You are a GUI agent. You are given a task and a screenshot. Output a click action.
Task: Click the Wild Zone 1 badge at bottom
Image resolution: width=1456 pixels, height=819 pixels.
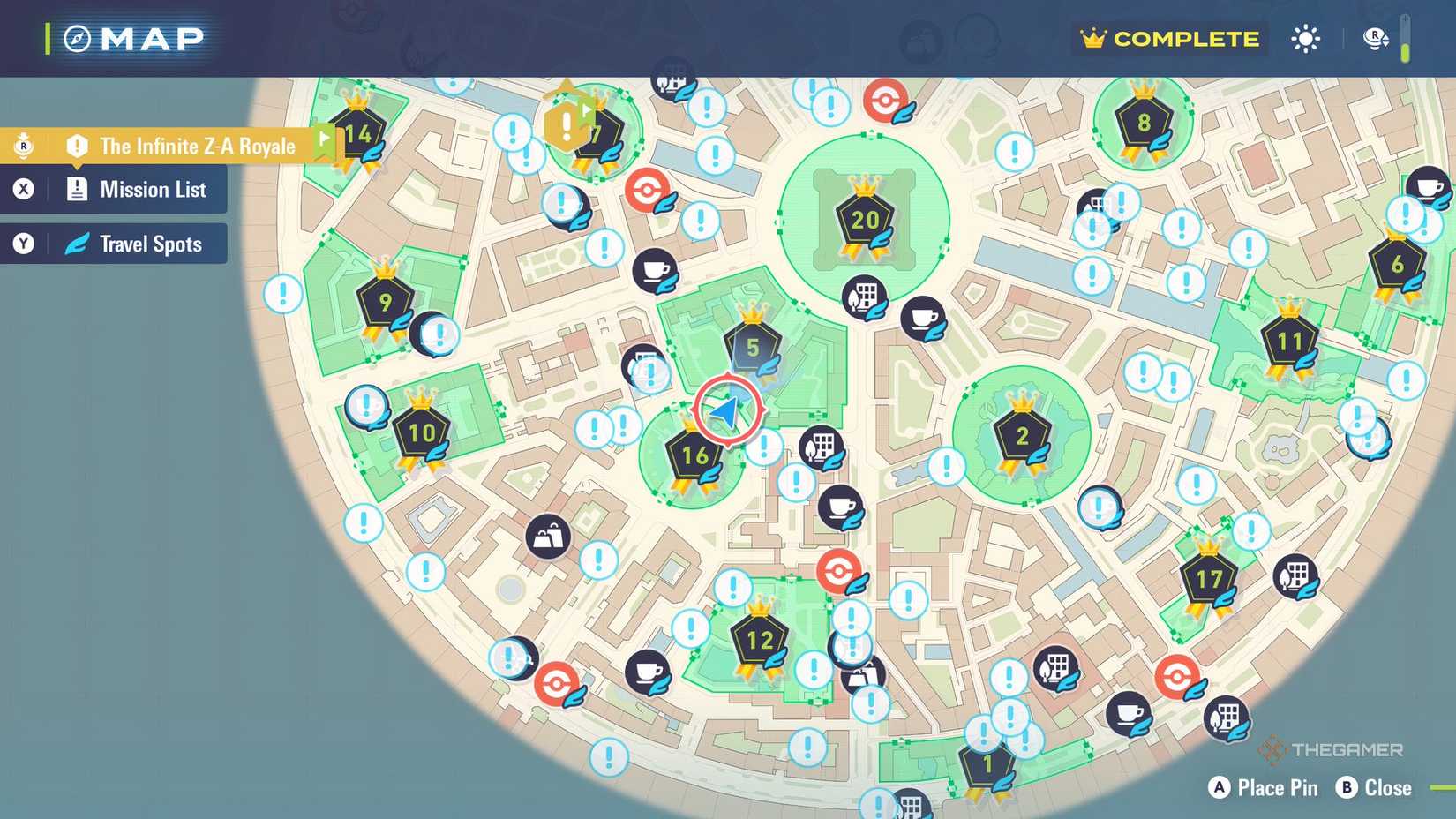point(987,762)
